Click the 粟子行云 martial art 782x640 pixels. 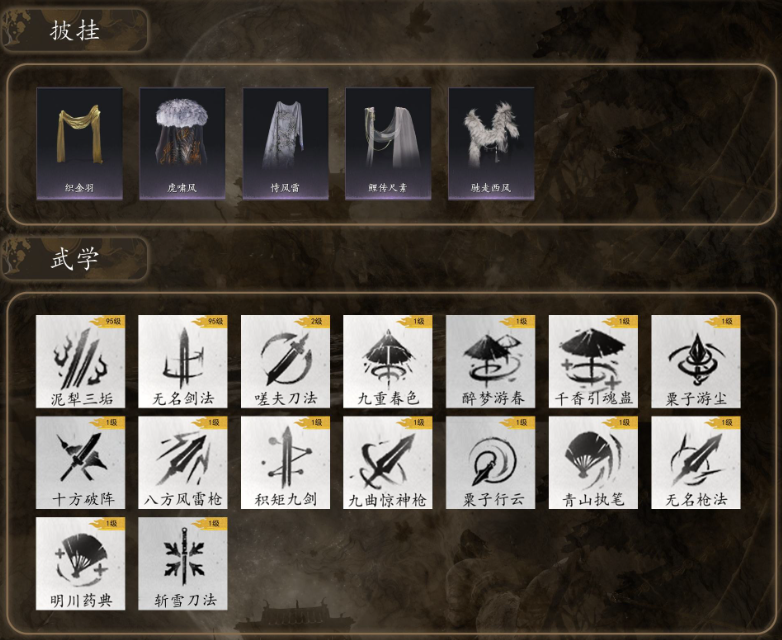[490, 463]
